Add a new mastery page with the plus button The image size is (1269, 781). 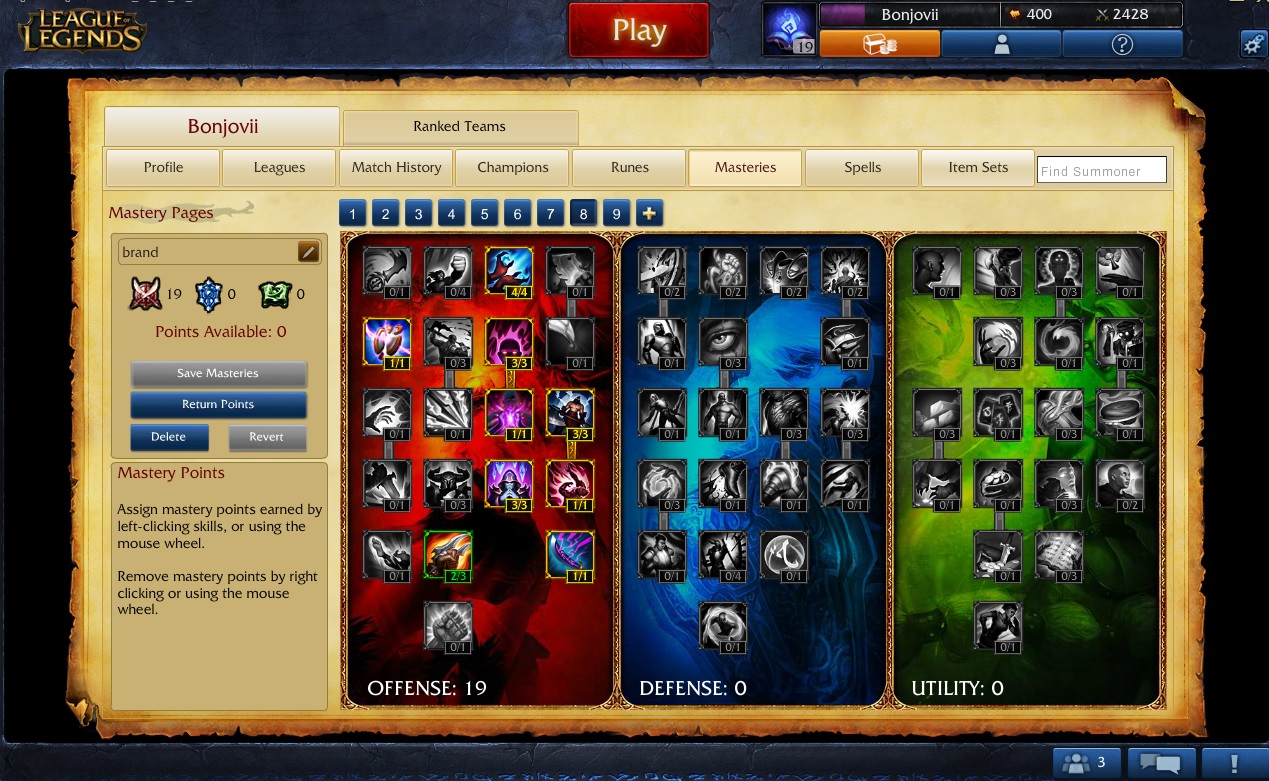point(649,213)
